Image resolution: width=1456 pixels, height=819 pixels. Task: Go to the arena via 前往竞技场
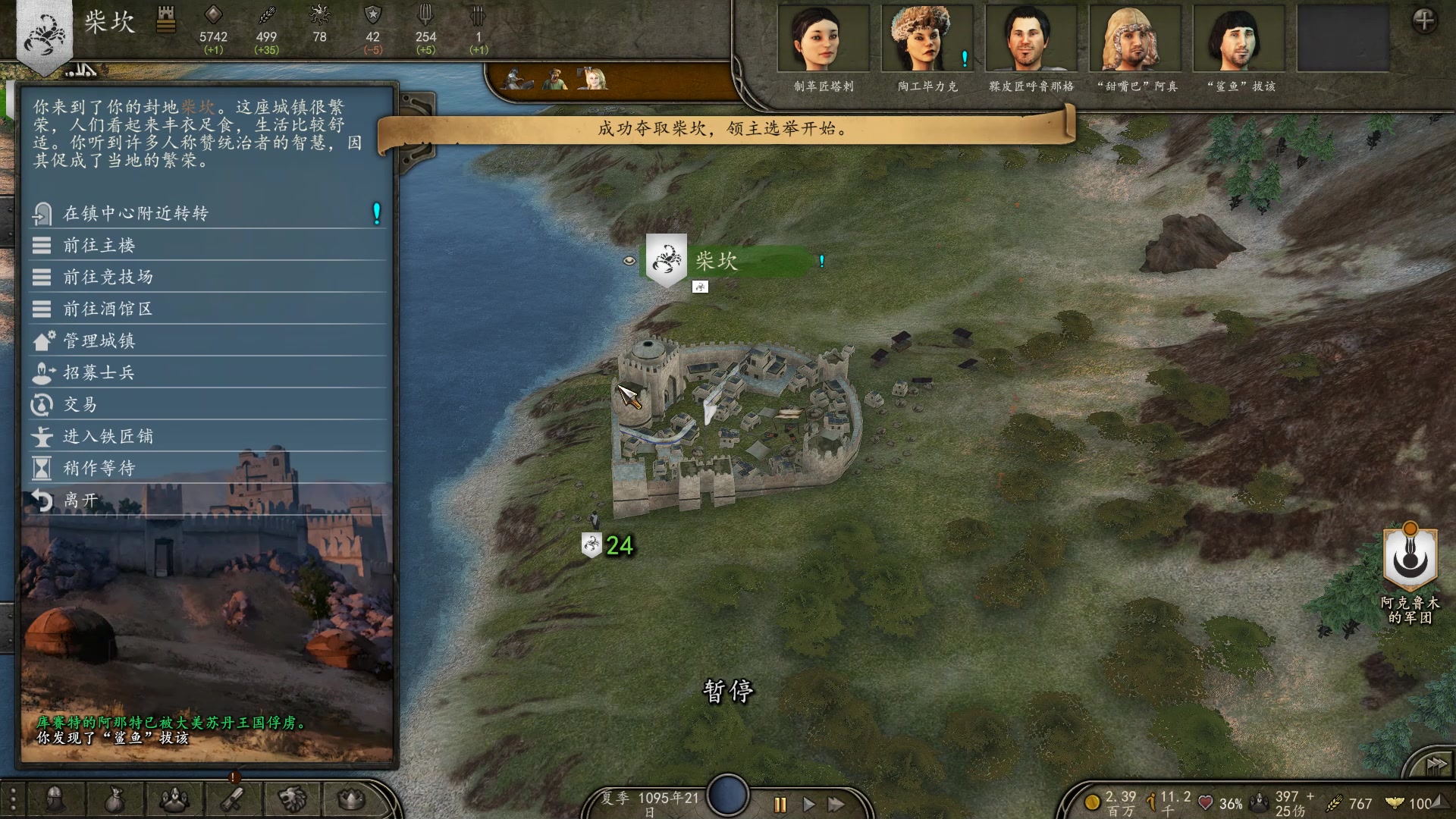[108, 278]
